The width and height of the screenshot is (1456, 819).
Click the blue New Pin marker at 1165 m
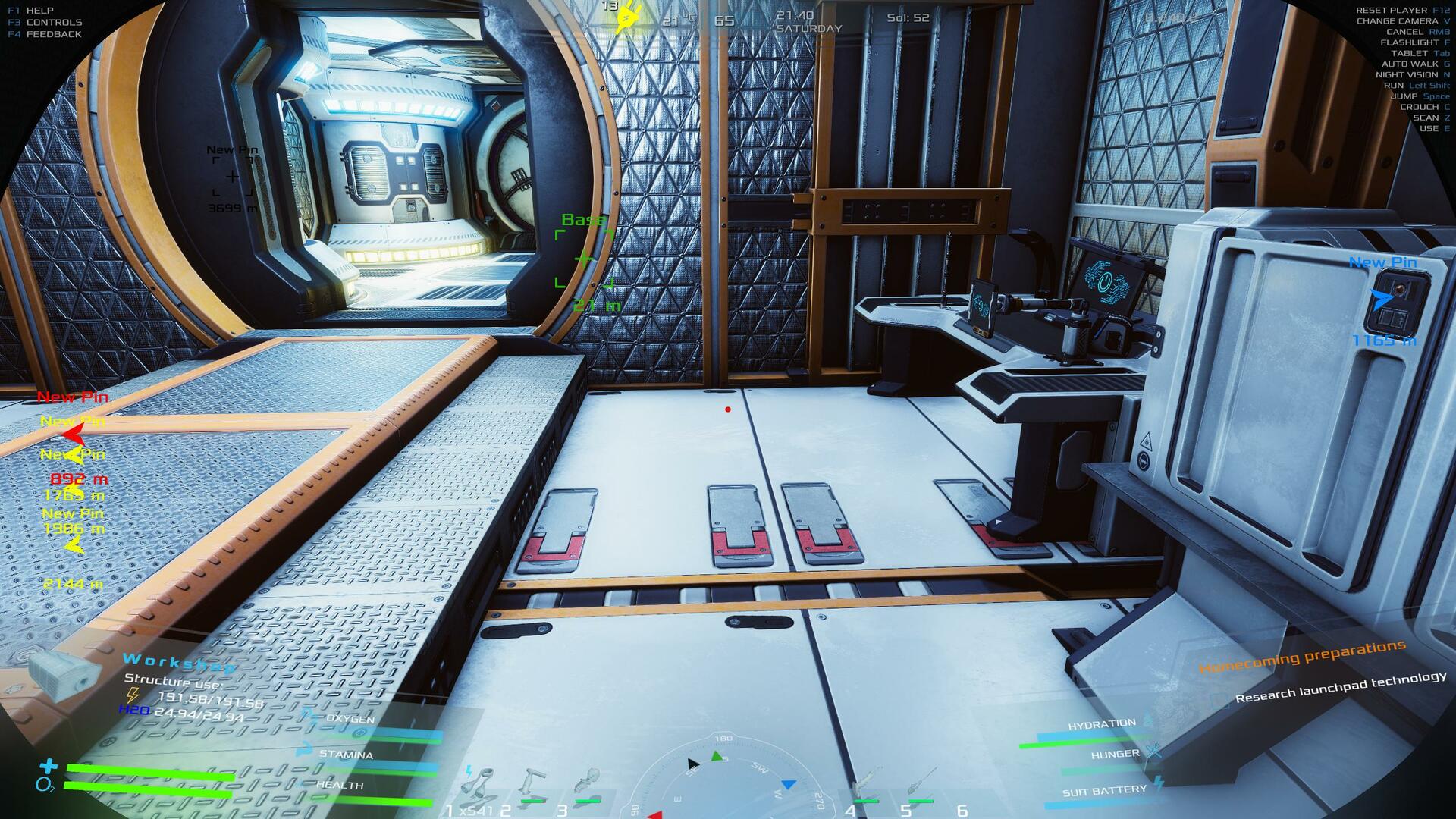(1382, 300)
